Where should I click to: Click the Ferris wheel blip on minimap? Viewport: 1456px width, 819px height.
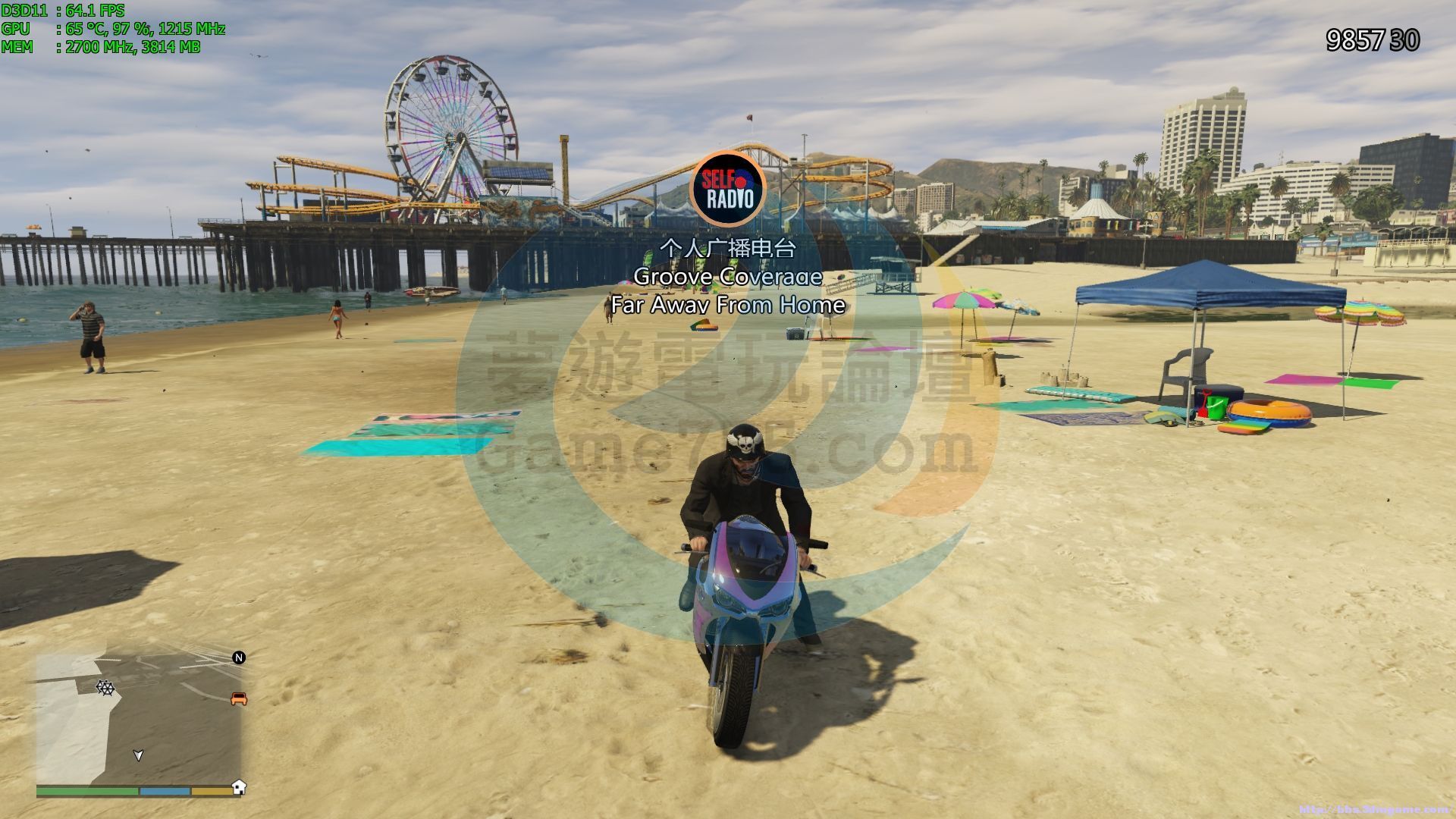click(x=105, y=688)
